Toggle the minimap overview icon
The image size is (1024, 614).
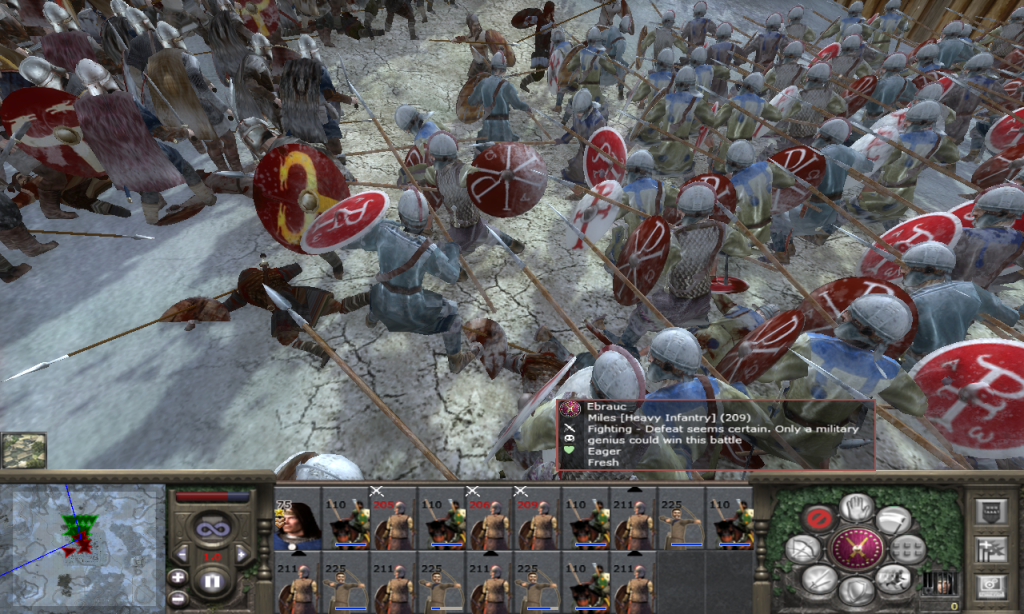[x=23, y=450]
